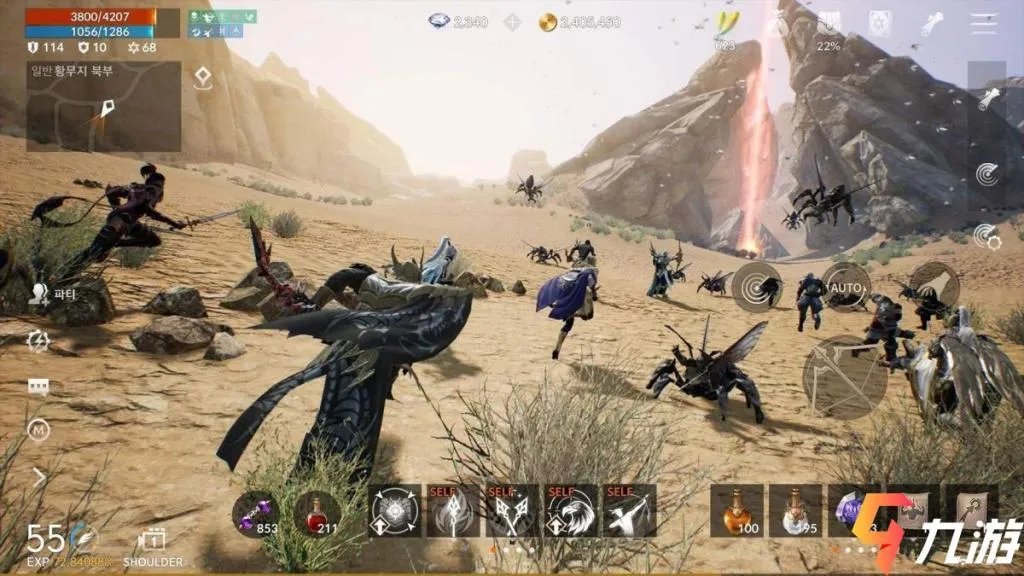This screenshot has width=1024, height=576.
Task: Tap the location pin icon beside the minimap
Action: [203, 78]
